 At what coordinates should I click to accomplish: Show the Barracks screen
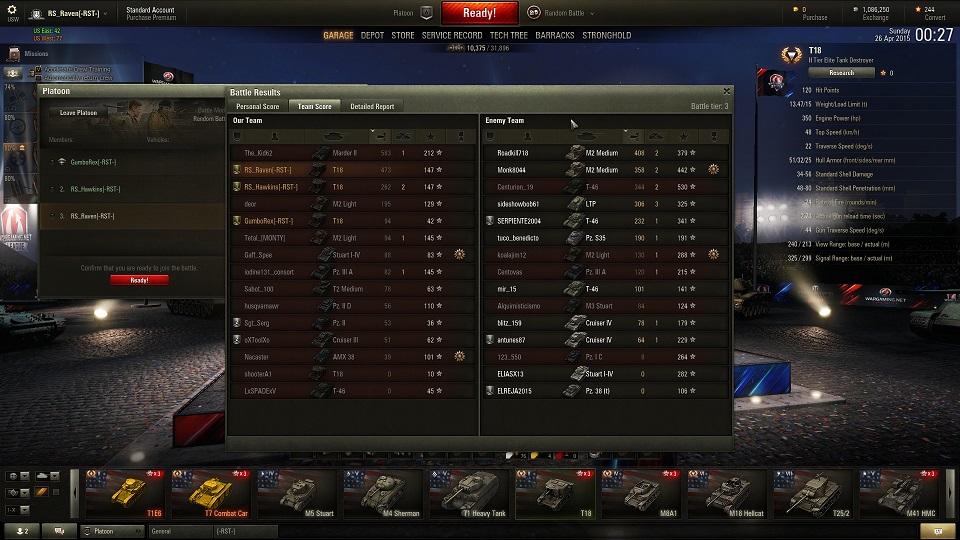coord(555,35)
